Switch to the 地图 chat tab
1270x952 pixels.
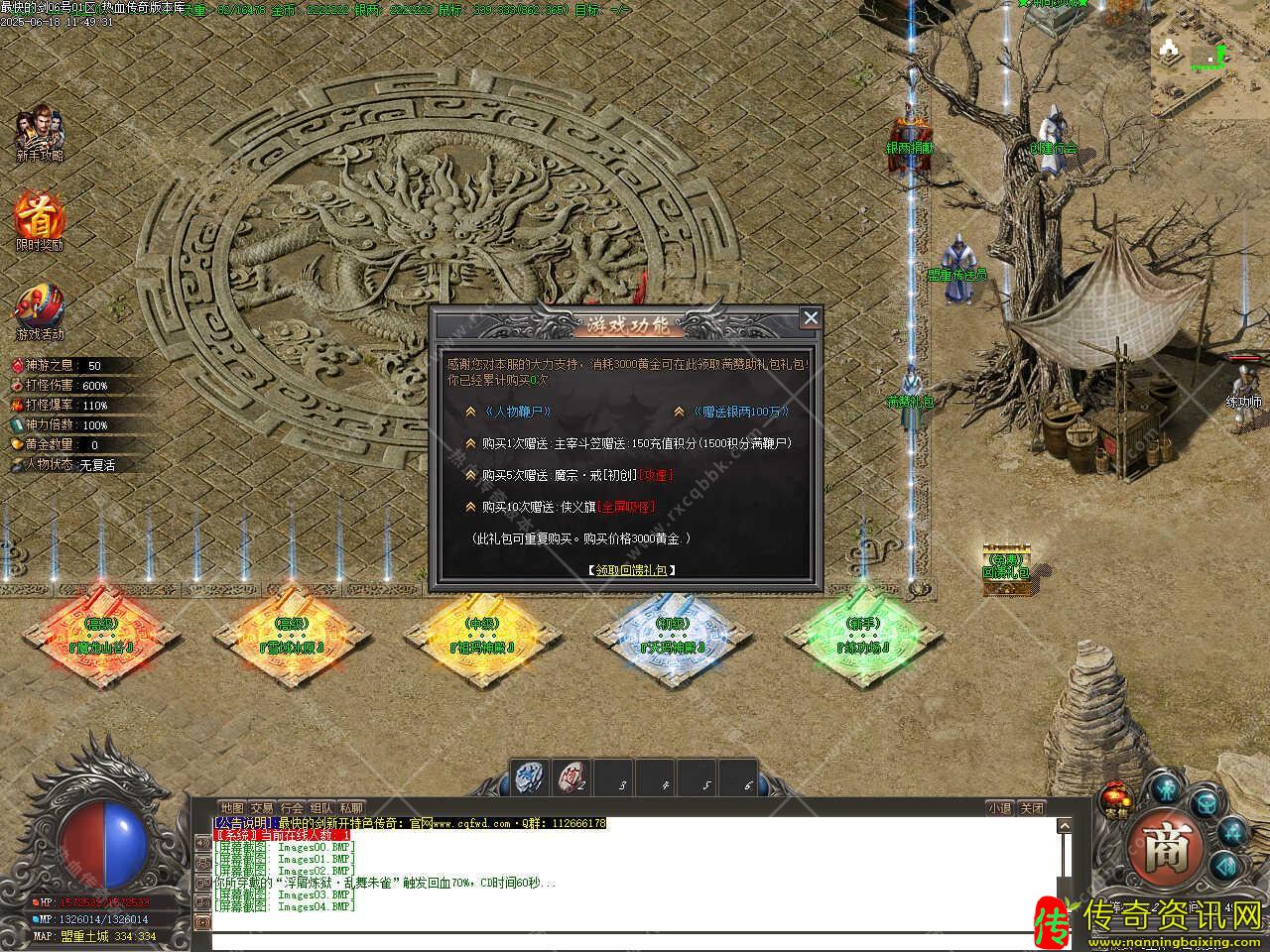232,808
